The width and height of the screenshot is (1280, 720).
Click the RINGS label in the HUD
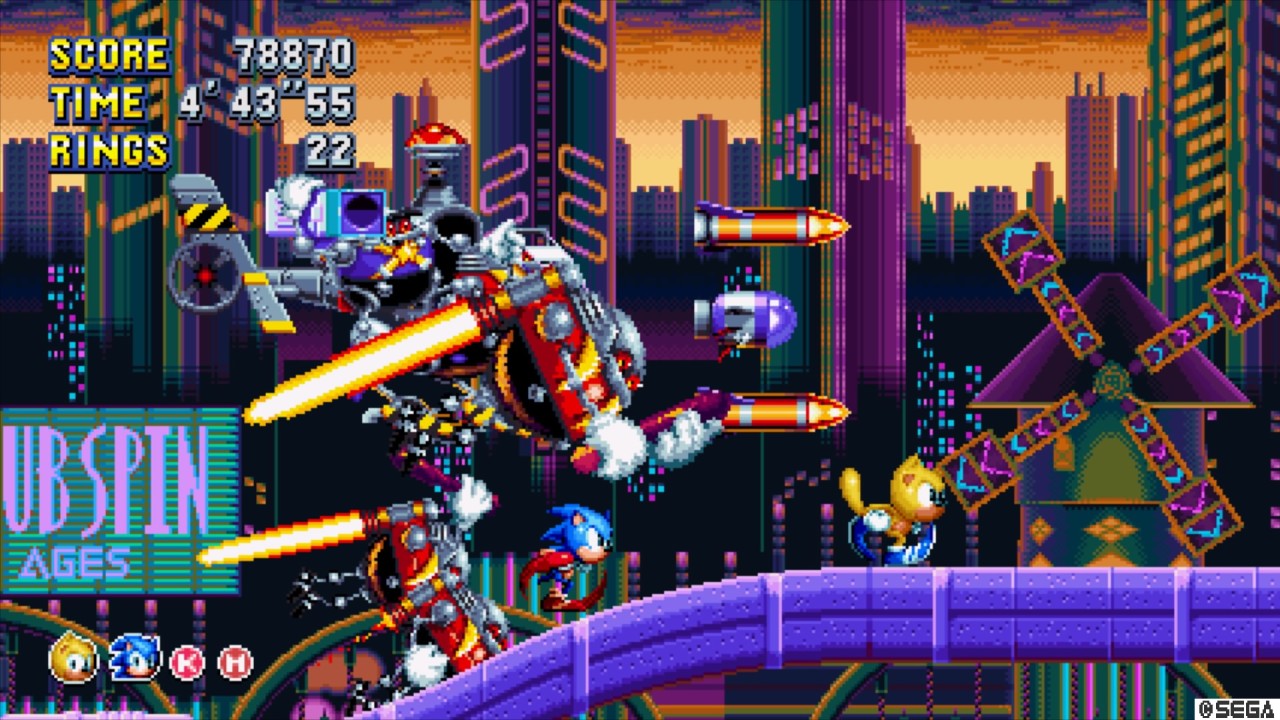[x=109, y=148]
